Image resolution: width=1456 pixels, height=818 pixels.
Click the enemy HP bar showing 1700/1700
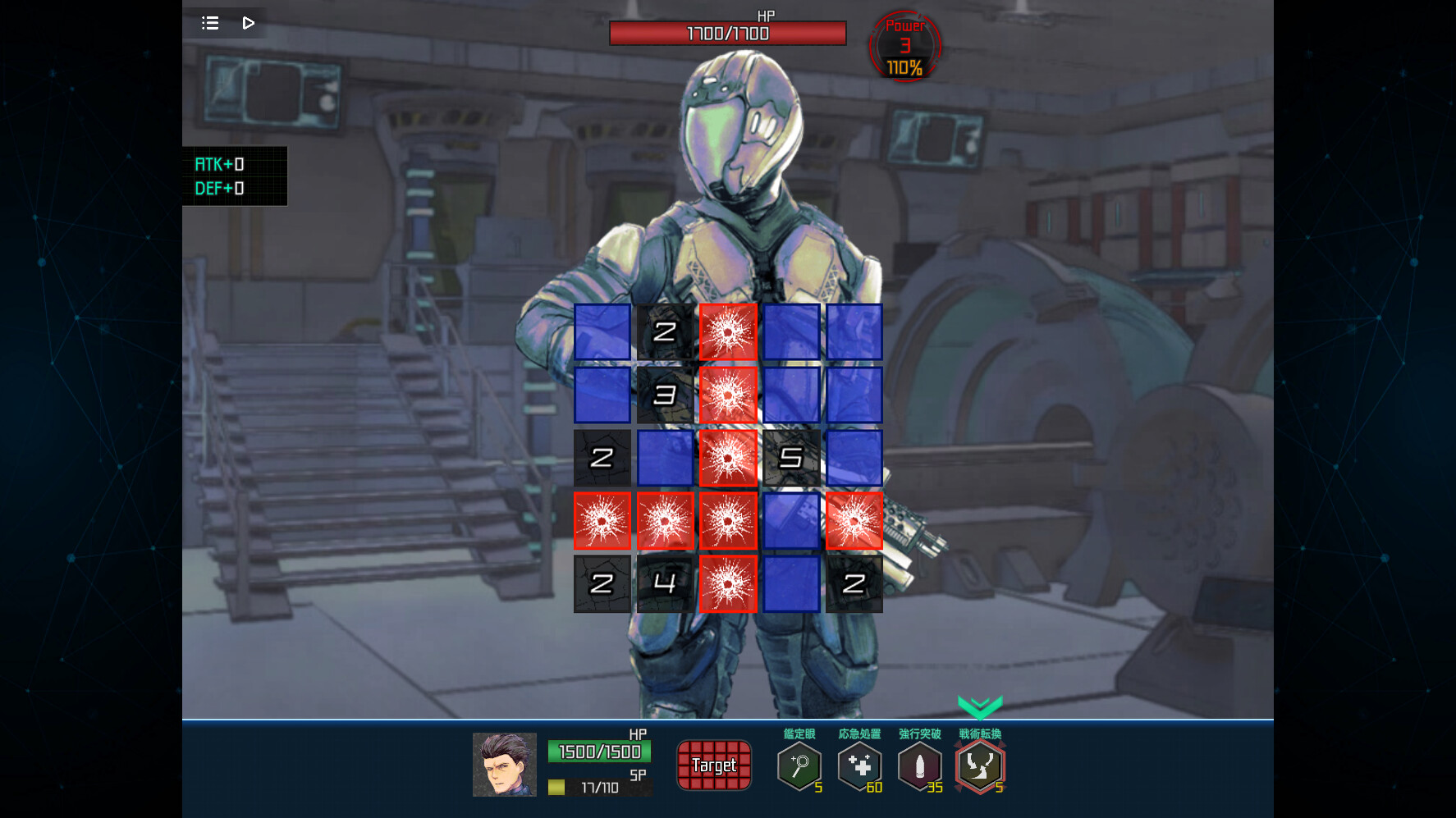point(727,33)
